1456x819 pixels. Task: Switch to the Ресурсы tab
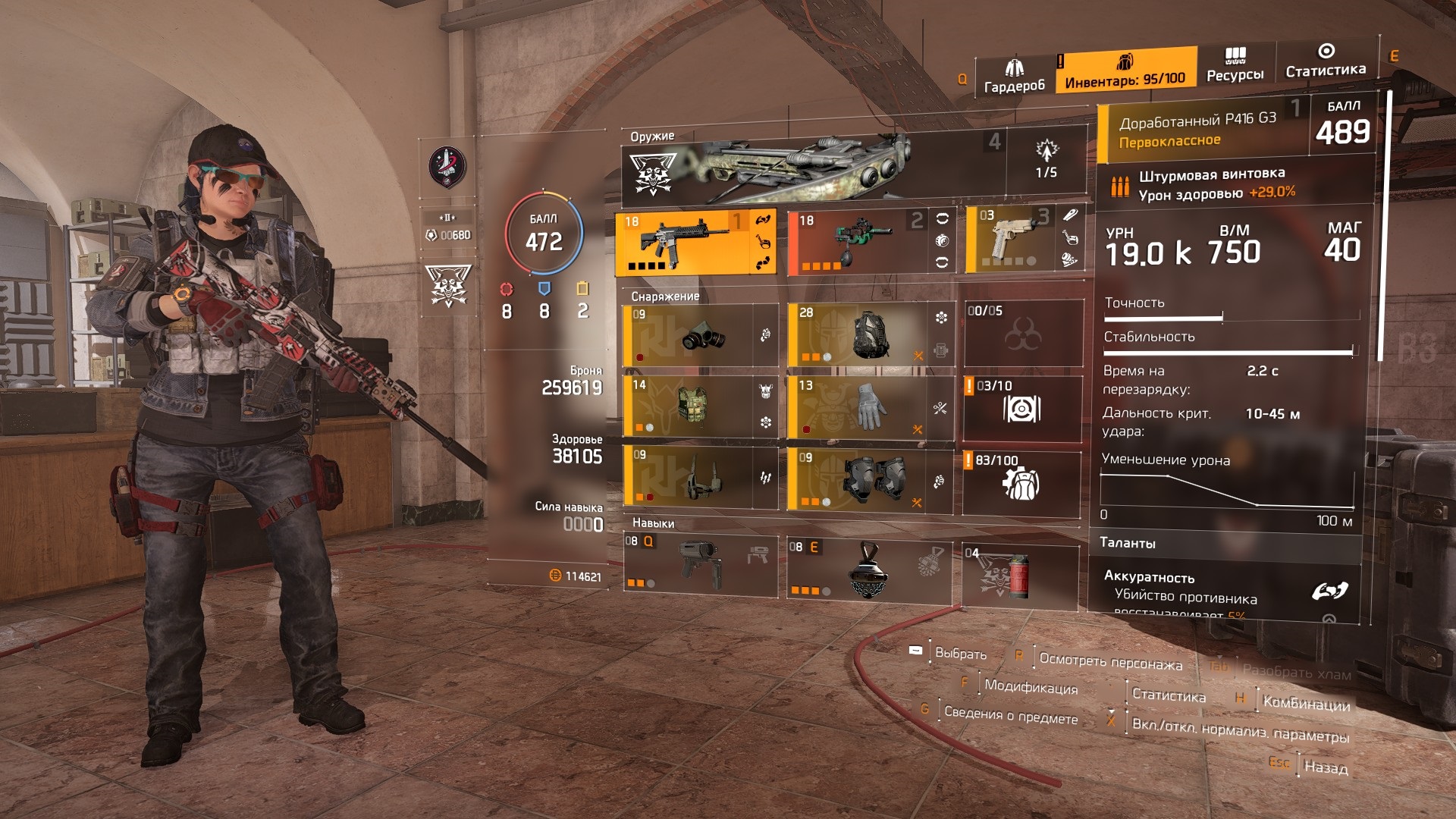(1235, 64)
